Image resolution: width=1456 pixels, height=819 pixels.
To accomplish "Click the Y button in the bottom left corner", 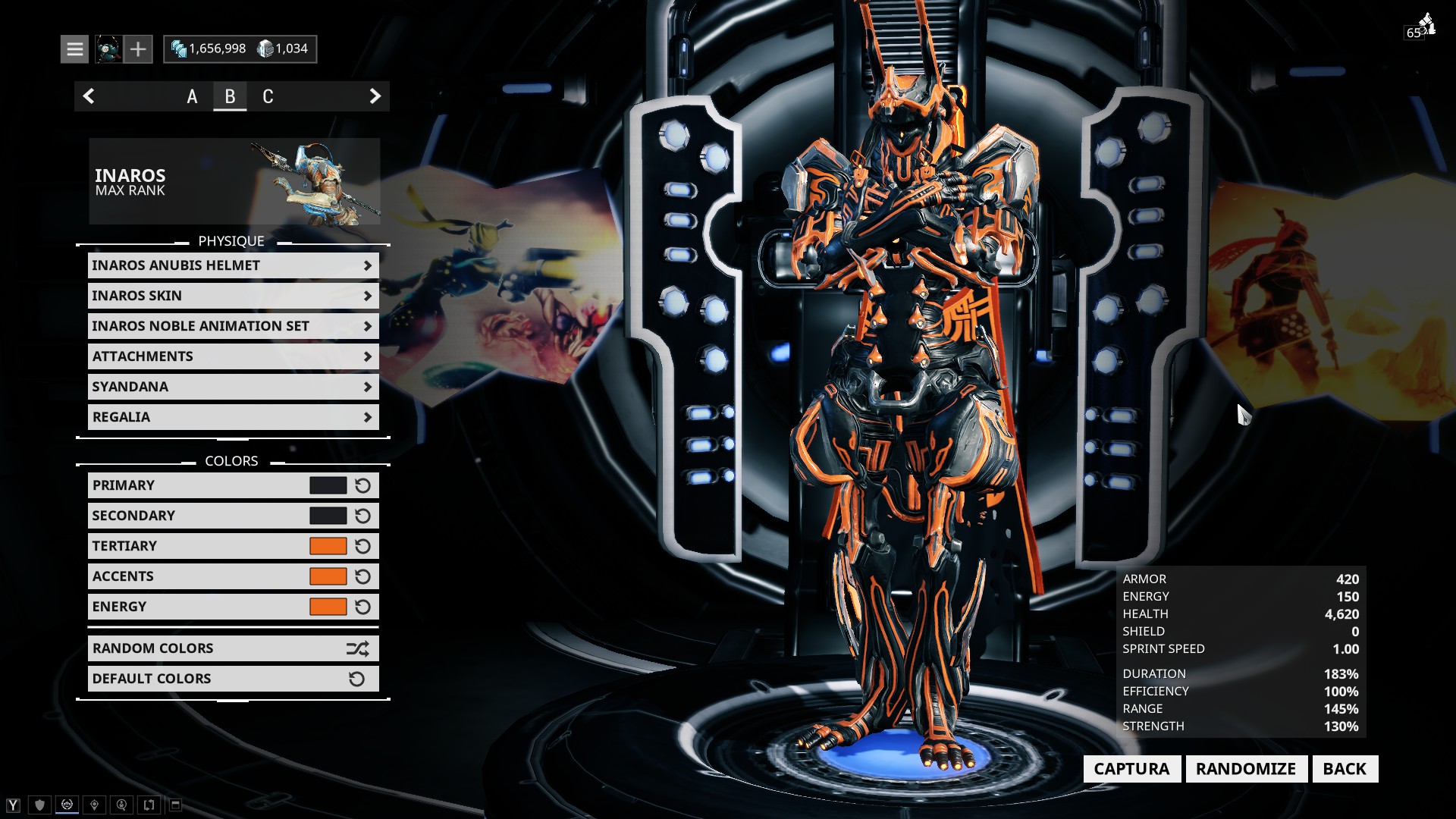I will [13, 804].
